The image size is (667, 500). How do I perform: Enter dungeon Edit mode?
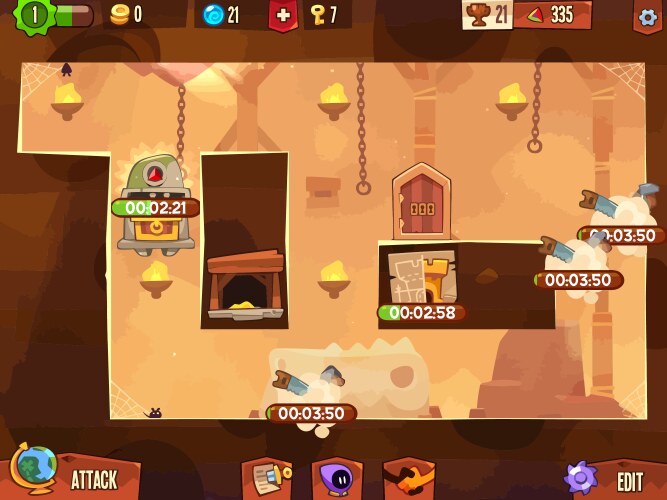coord(610,478)
